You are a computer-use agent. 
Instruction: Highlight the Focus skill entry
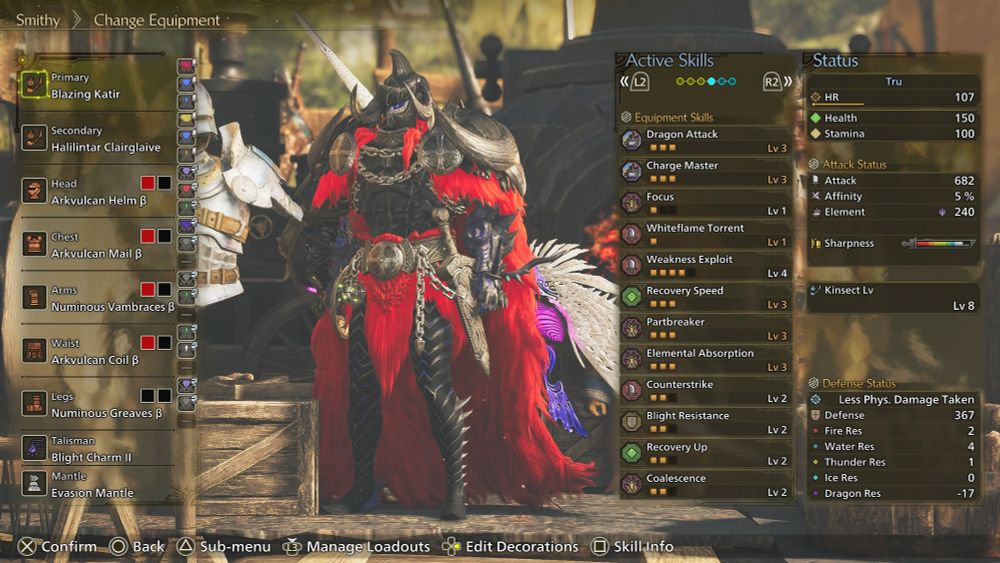(705, 203)
